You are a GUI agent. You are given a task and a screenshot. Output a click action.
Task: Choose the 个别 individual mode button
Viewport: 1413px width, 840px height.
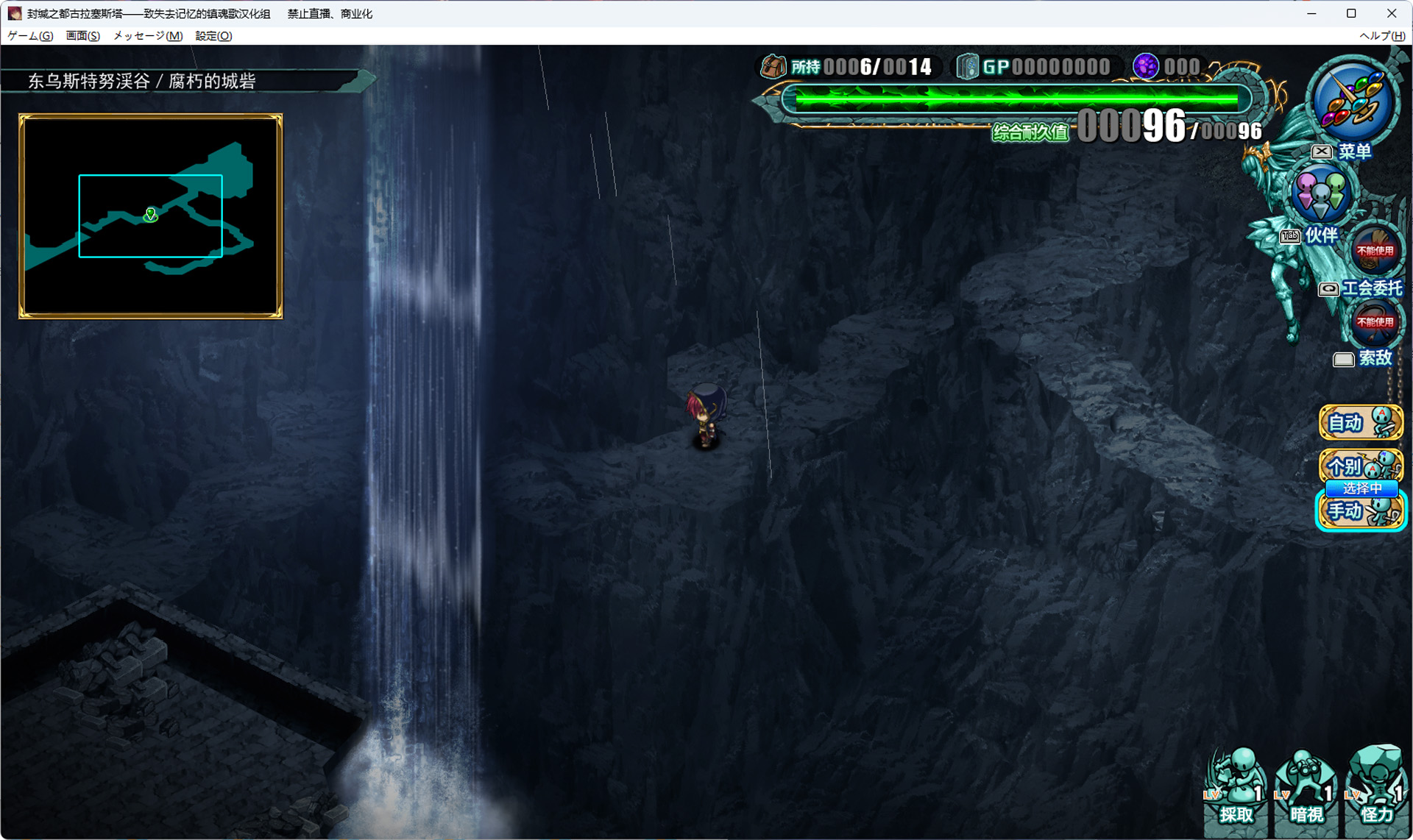(x=1360, y=466)
